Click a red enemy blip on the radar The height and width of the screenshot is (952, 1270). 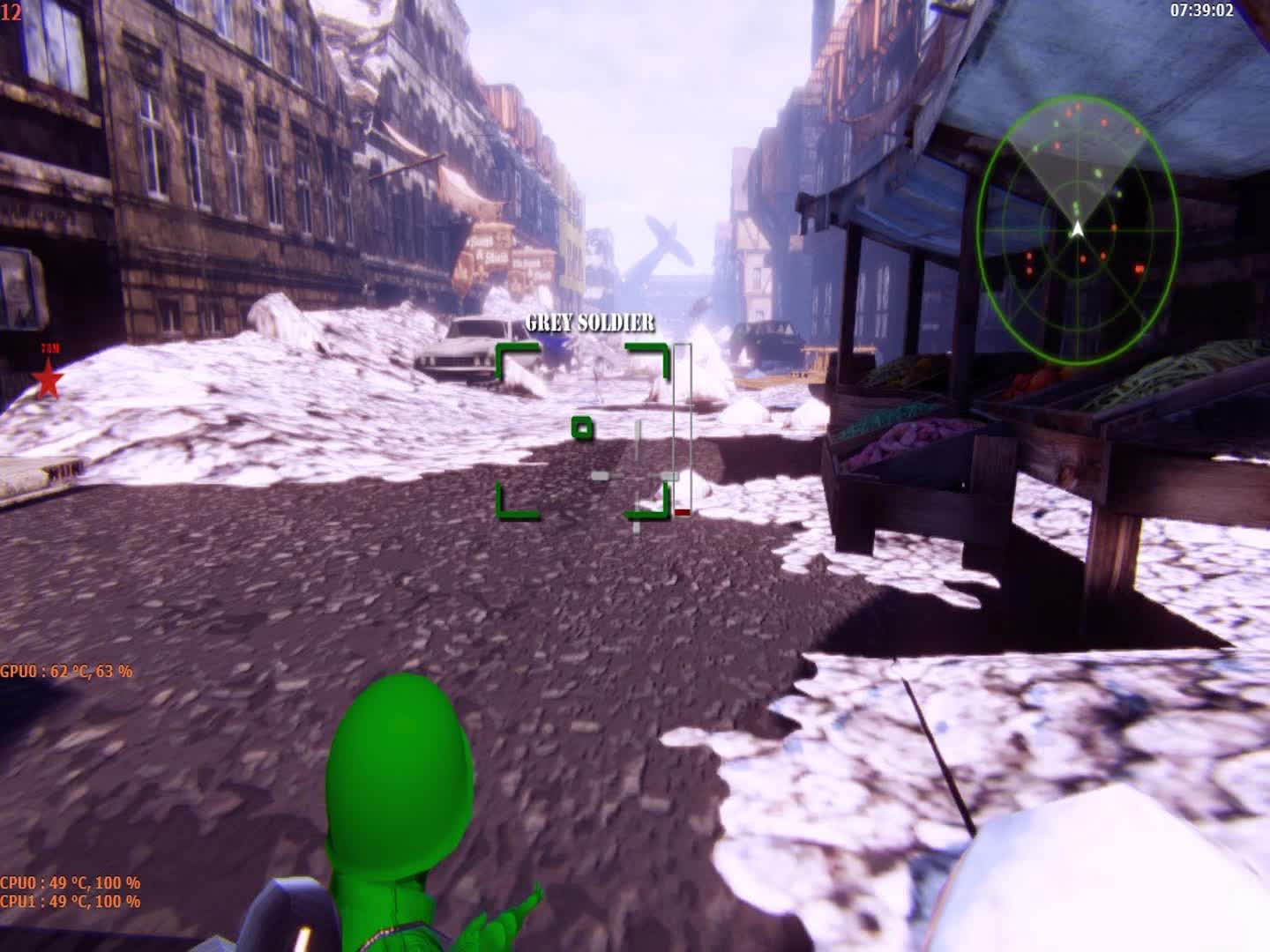1104,123
